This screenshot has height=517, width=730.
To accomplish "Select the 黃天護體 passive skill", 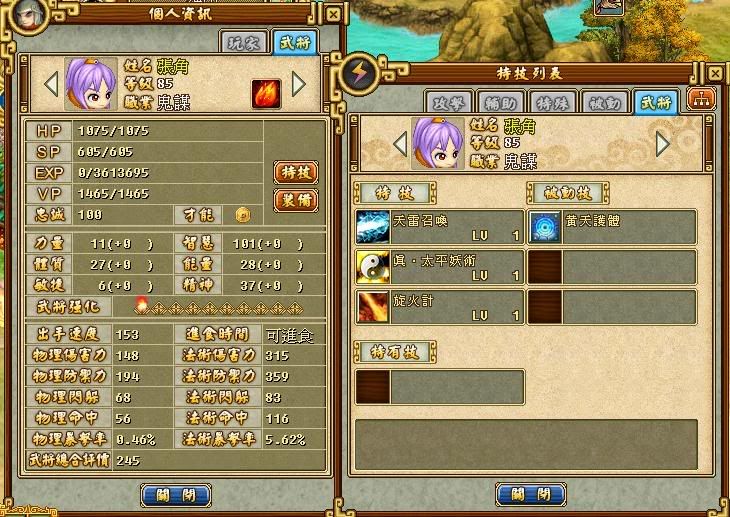I will click(x=612, y=227).
